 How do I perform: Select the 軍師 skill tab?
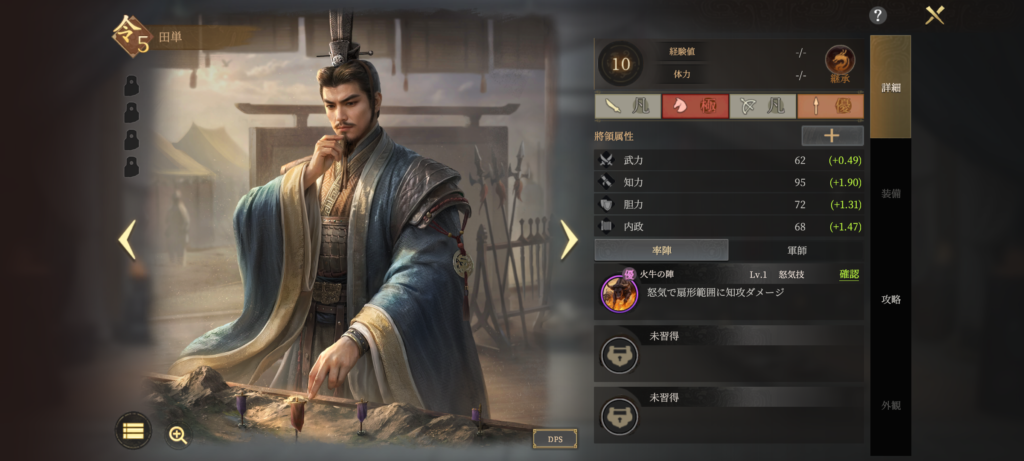click(x=796, y=250)
